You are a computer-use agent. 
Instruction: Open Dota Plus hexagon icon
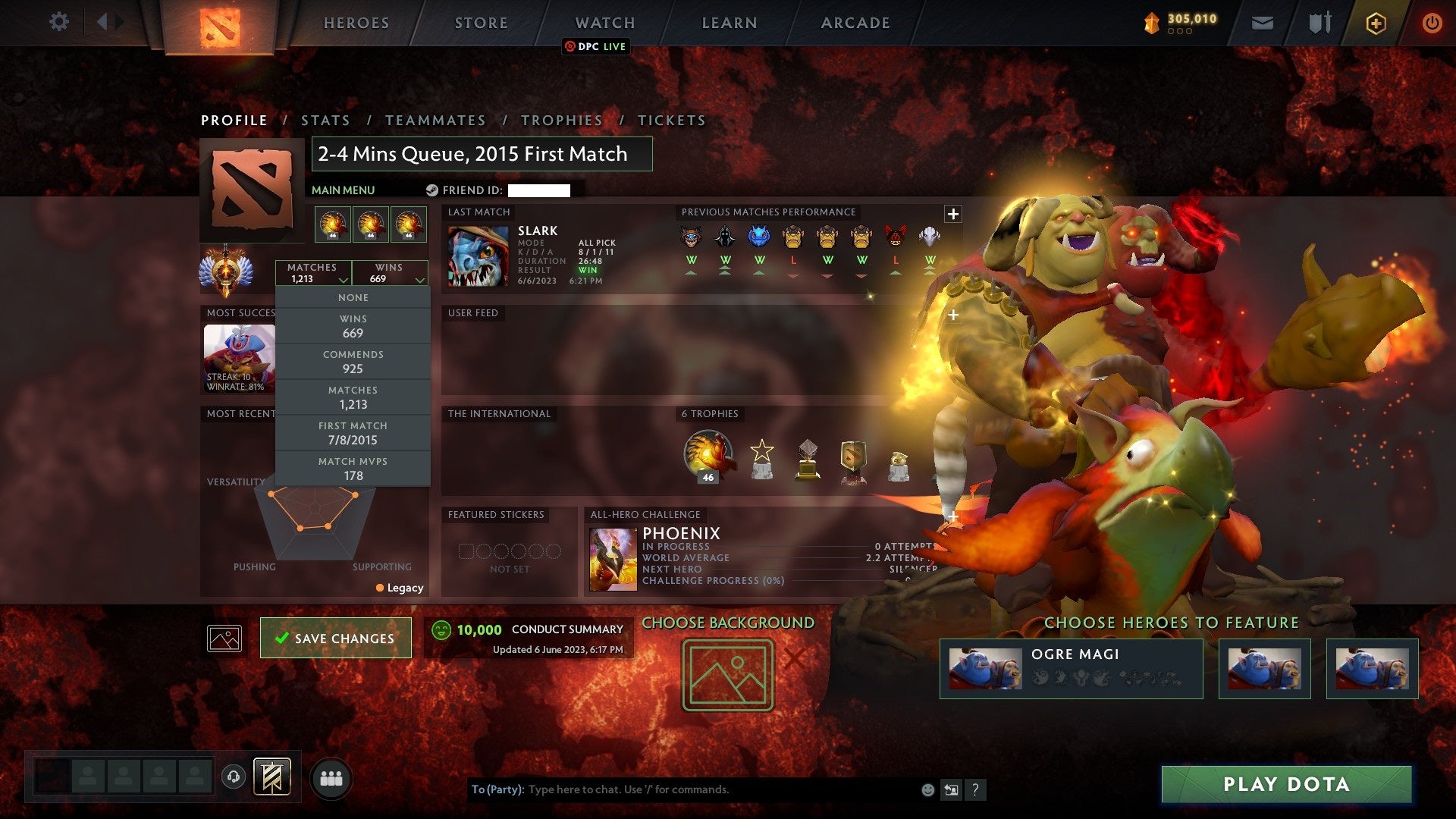click(x=1376, y=23)
